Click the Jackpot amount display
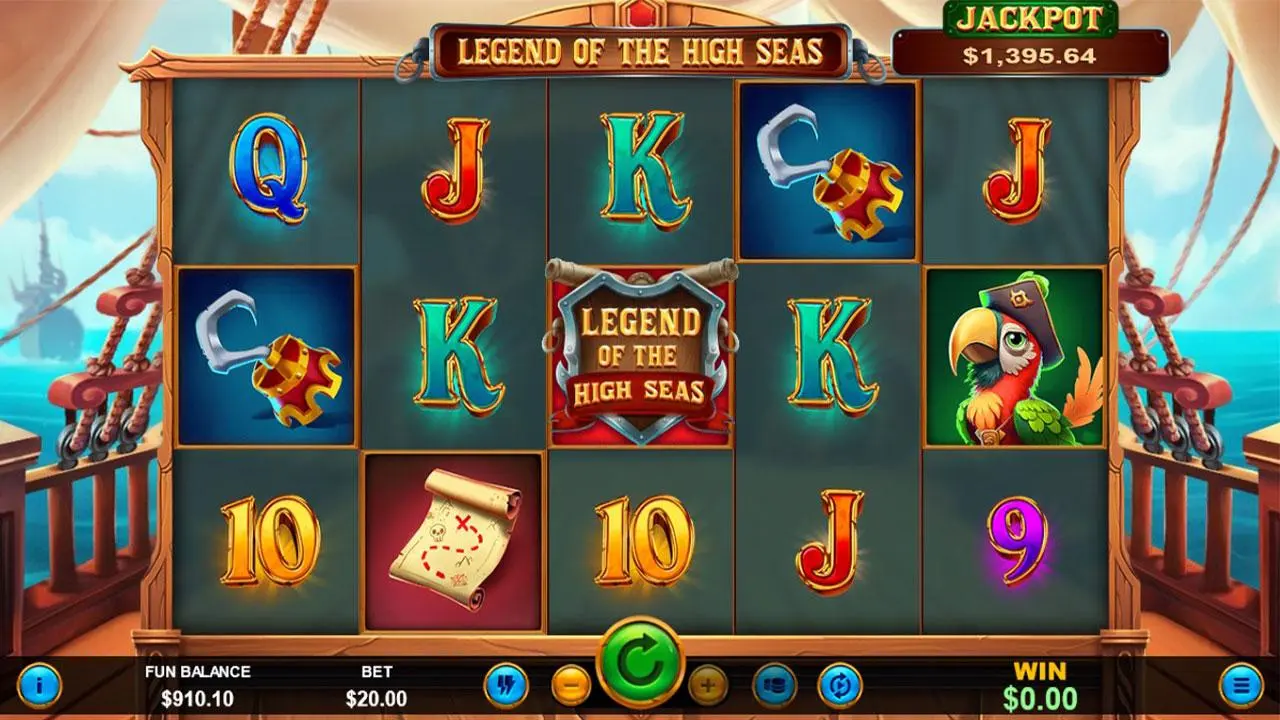The height and width of the screenshot is (720, 1280). (1030, 57)
